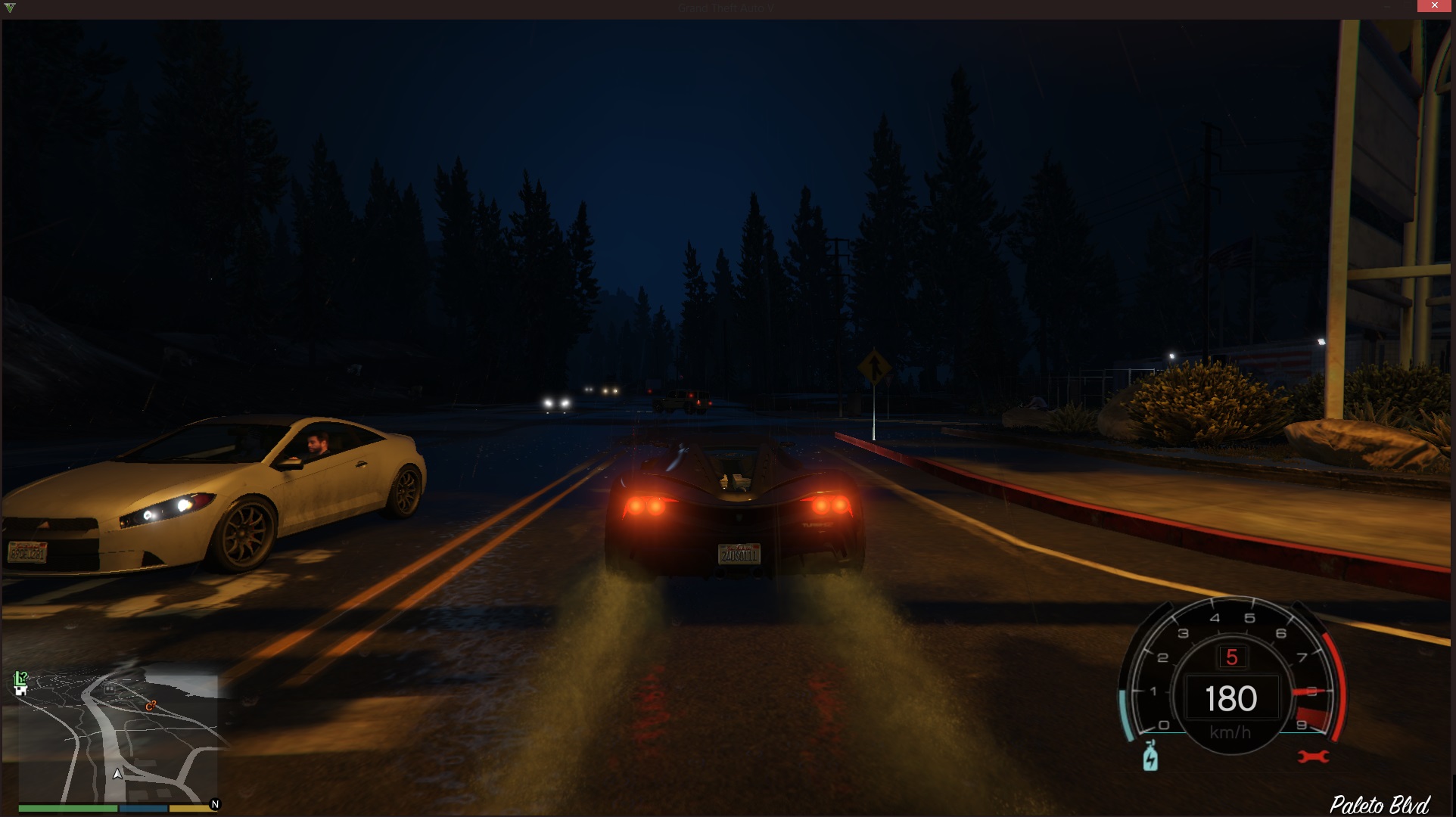Select the orange C? marker on minimap
This screenshot has height=817, width=1456.
(151, 706)
